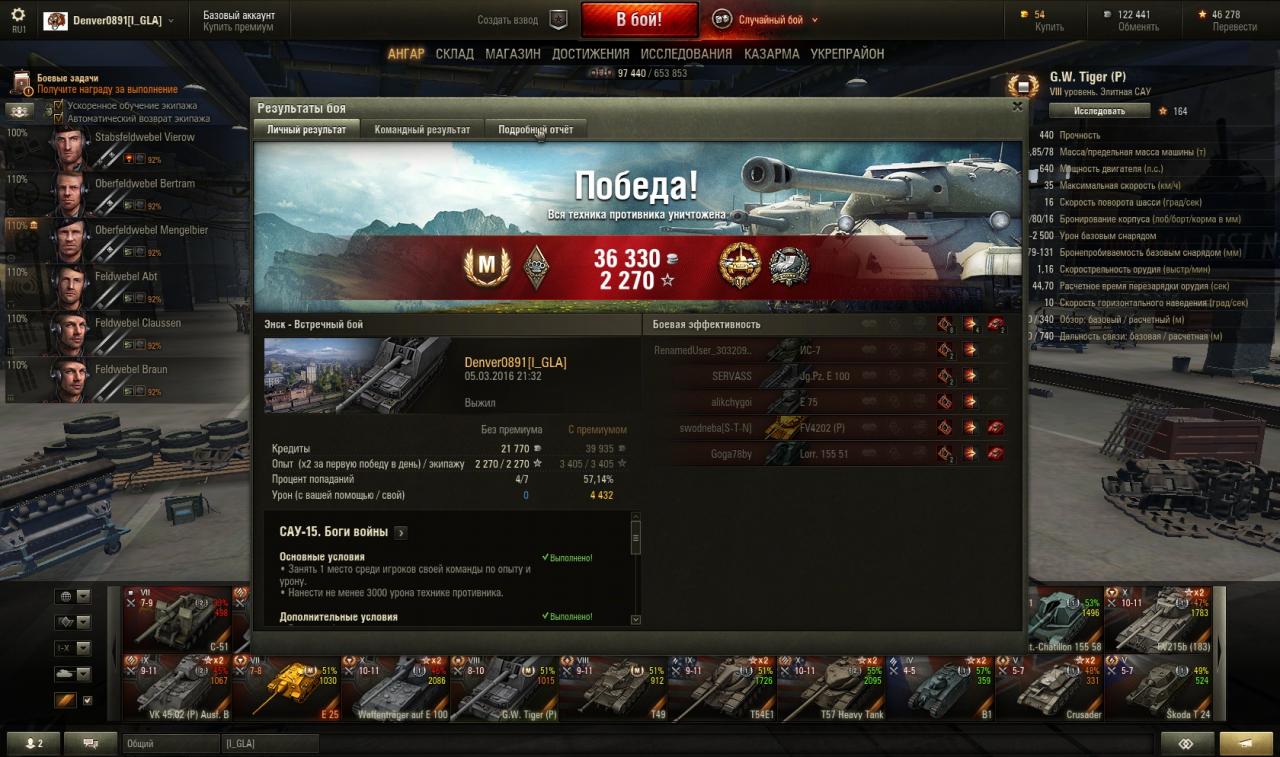Switch to the Командный результат tab
This screenshot has height=757, width=1280.
pyautogui.click(x=422, y=130)
